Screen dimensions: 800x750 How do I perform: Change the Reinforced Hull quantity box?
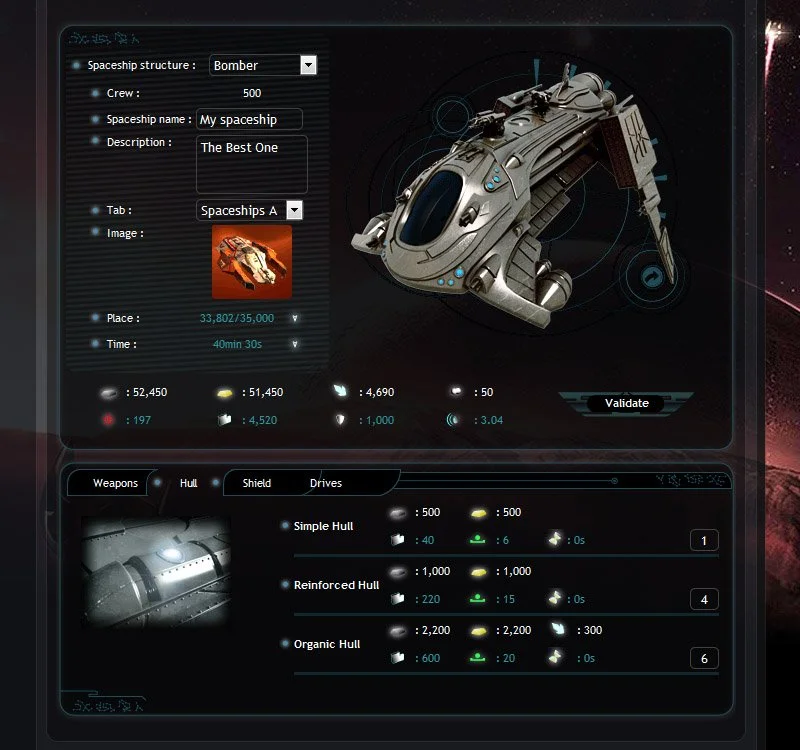point(704,600)
